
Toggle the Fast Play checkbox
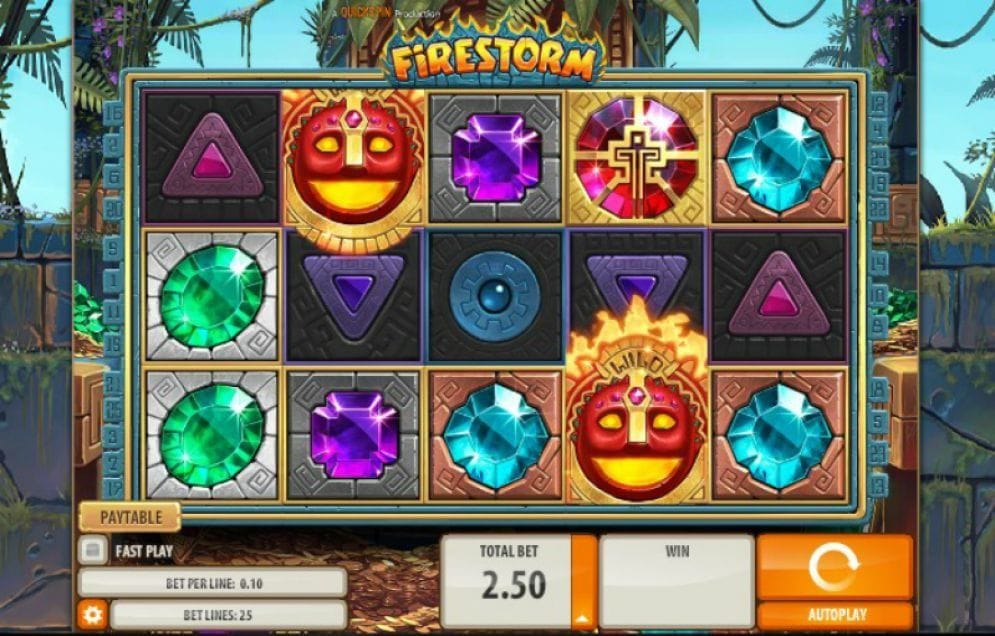click(x=93, y=550)
